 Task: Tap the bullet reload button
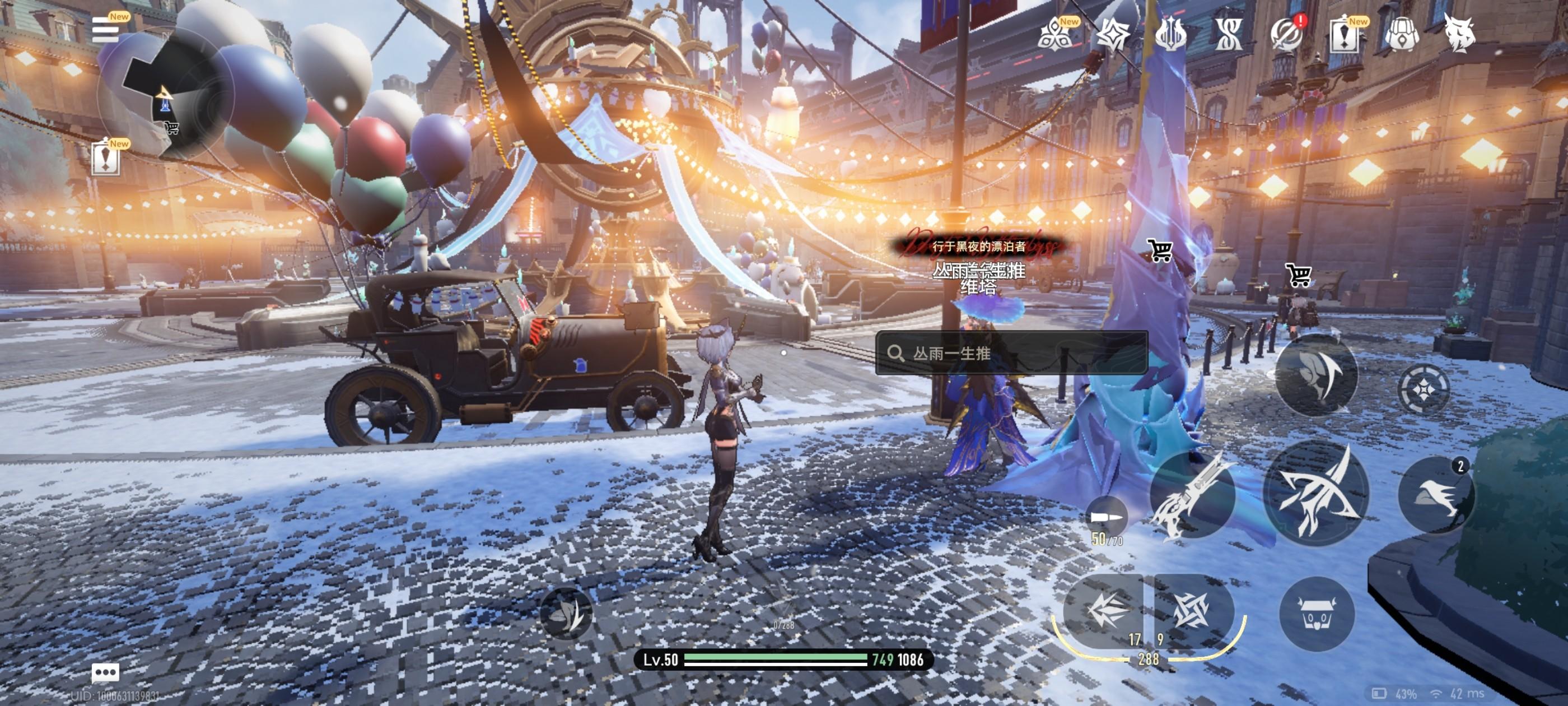[x=1106, y=517]
